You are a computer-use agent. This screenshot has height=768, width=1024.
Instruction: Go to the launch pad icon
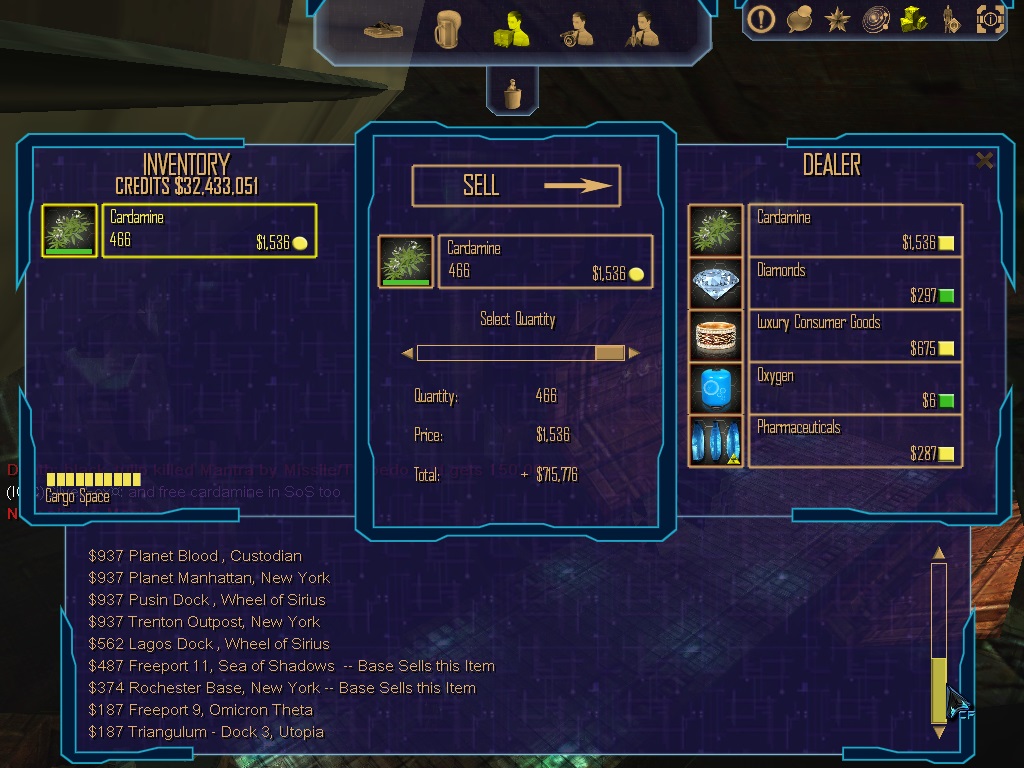pyautogui.click(x=383, y=31)
